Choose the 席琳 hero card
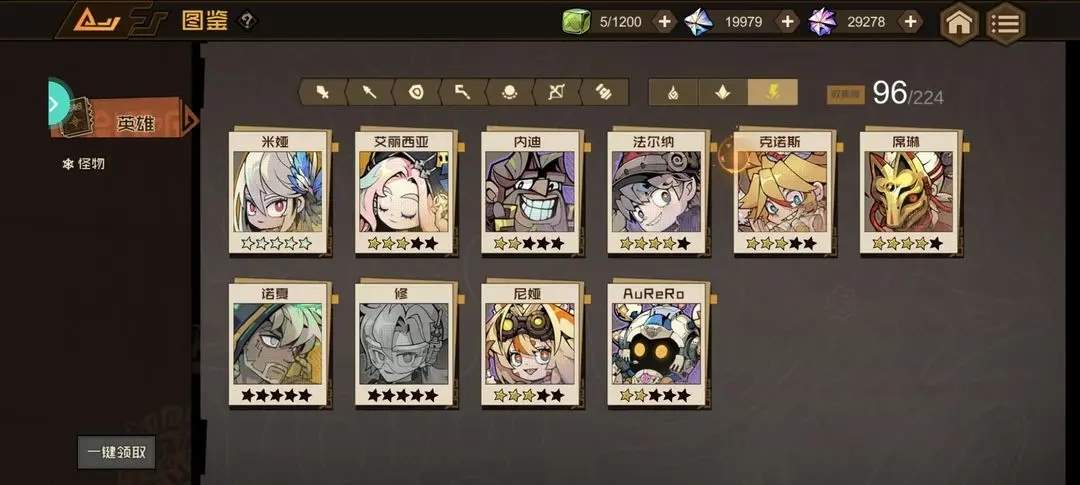1080x485 pixels. coord(909,192)
